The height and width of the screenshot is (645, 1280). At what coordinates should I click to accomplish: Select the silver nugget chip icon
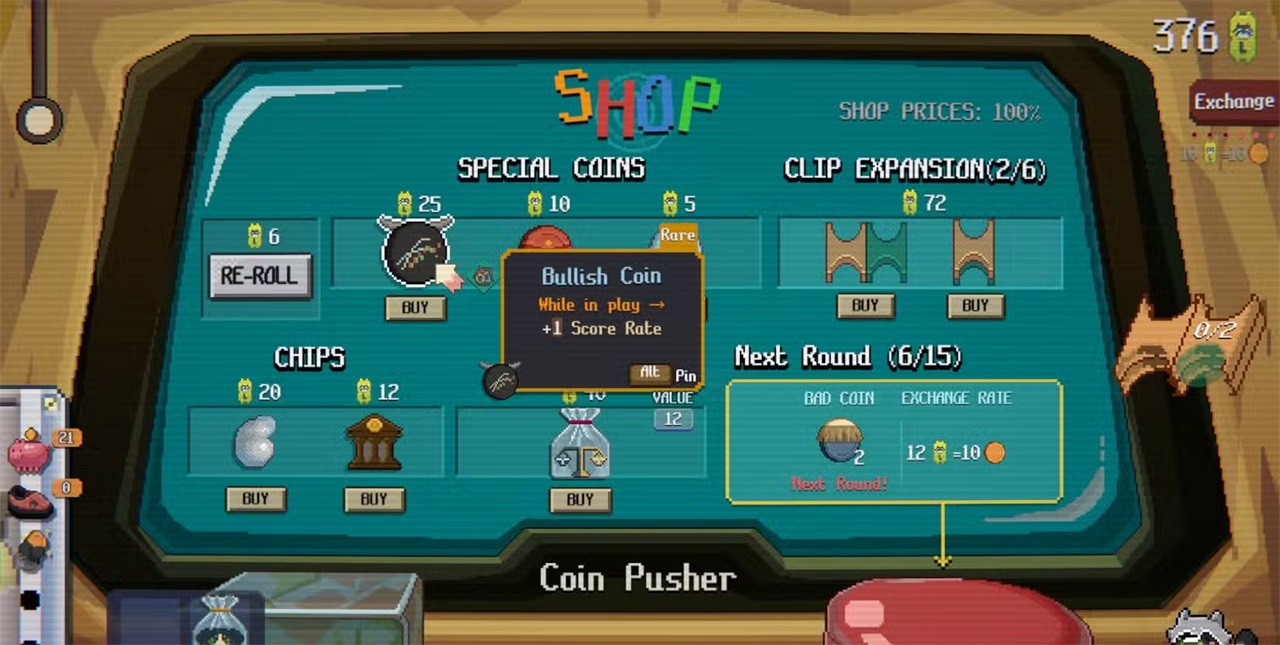click(x=254, y=445)
